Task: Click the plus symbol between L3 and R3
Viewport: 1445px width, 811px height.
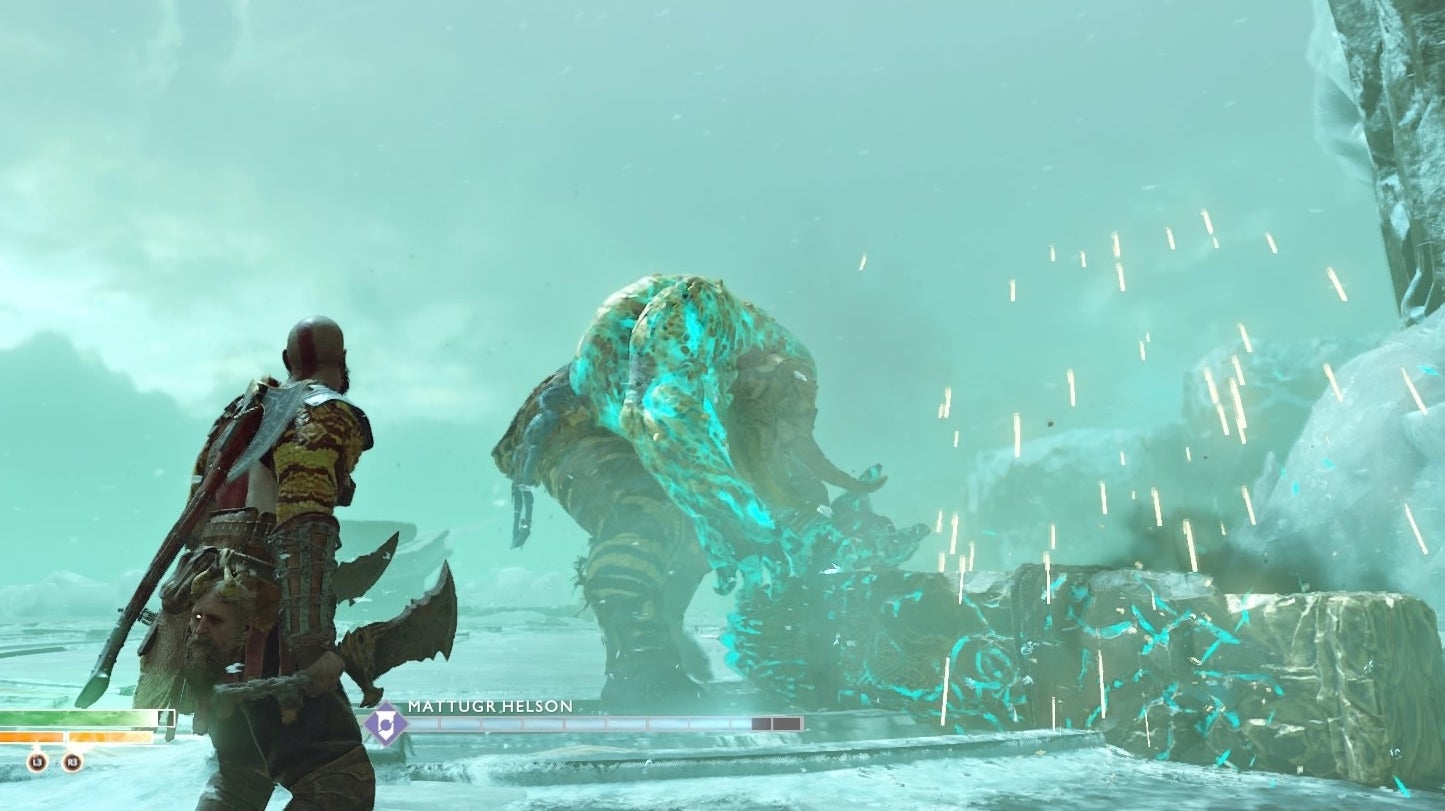Action: [56, 761]
